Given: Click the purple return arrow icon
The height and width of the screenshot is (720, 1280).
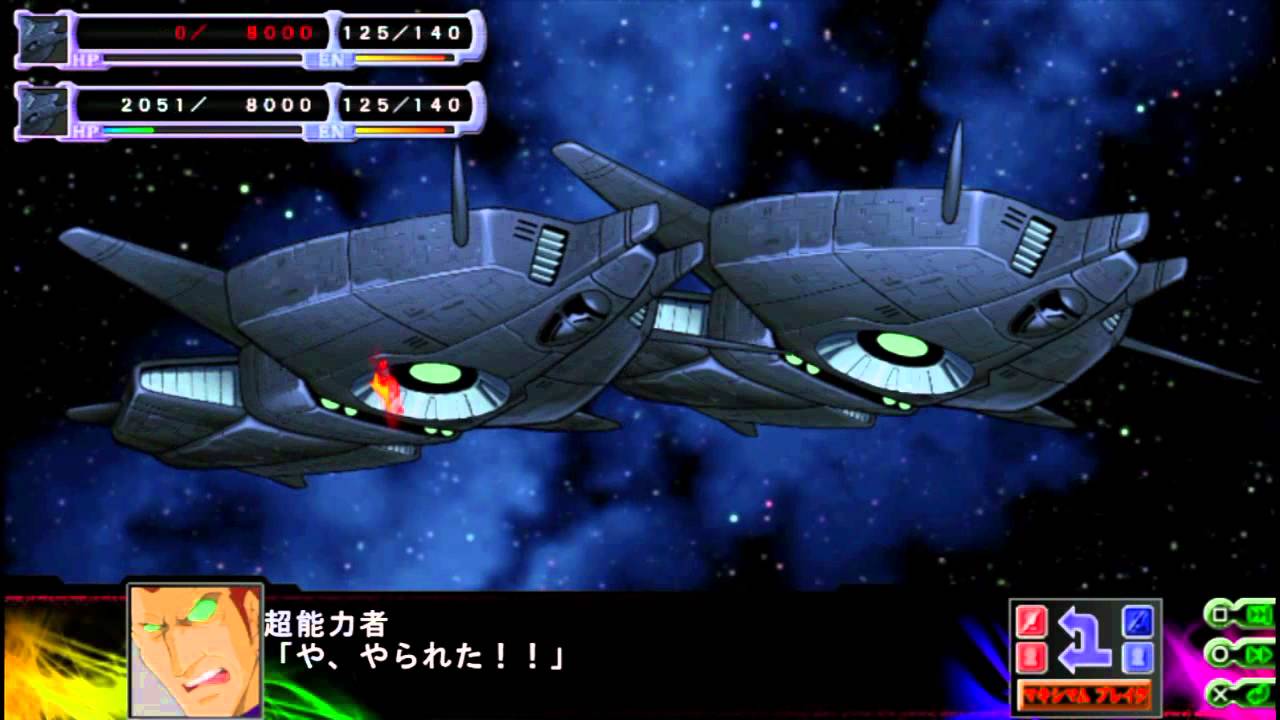Looking at the screenshot, I should pos(1083,640).
